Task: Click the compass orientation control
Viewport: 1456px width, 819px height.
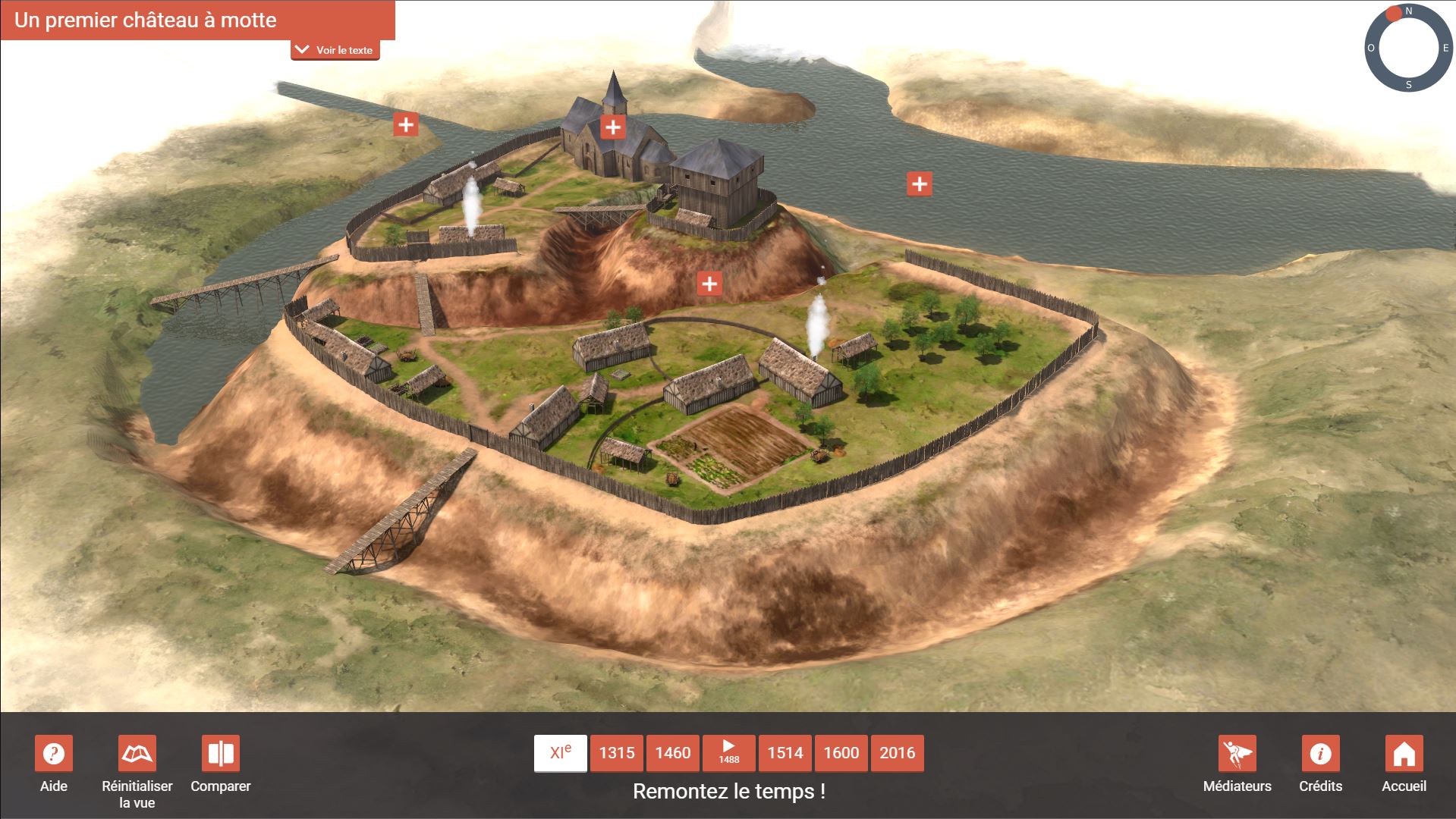Action: [x=1408, y=48]
